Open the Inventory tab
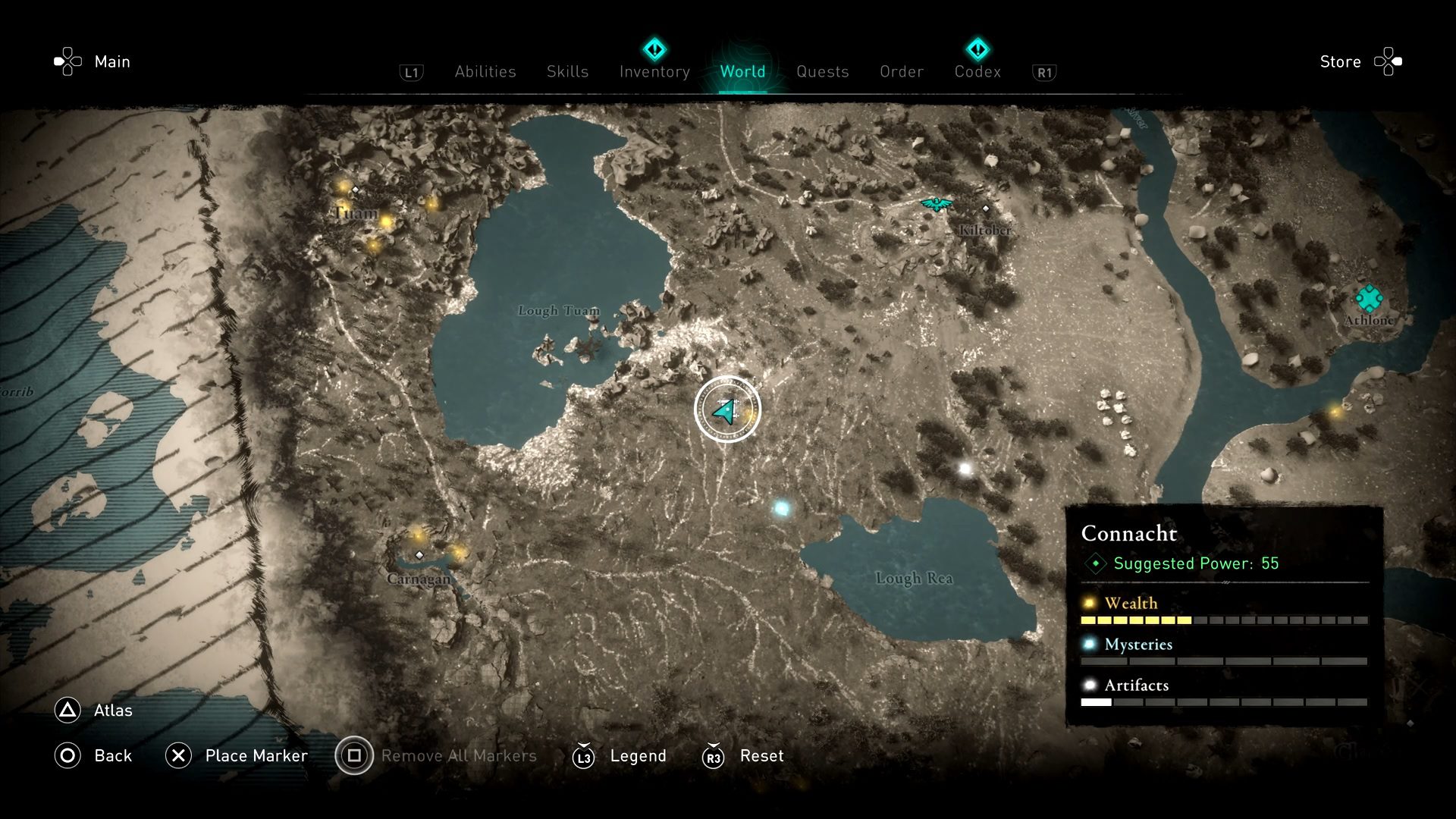Screen dimensions: 1456x819 654,71
